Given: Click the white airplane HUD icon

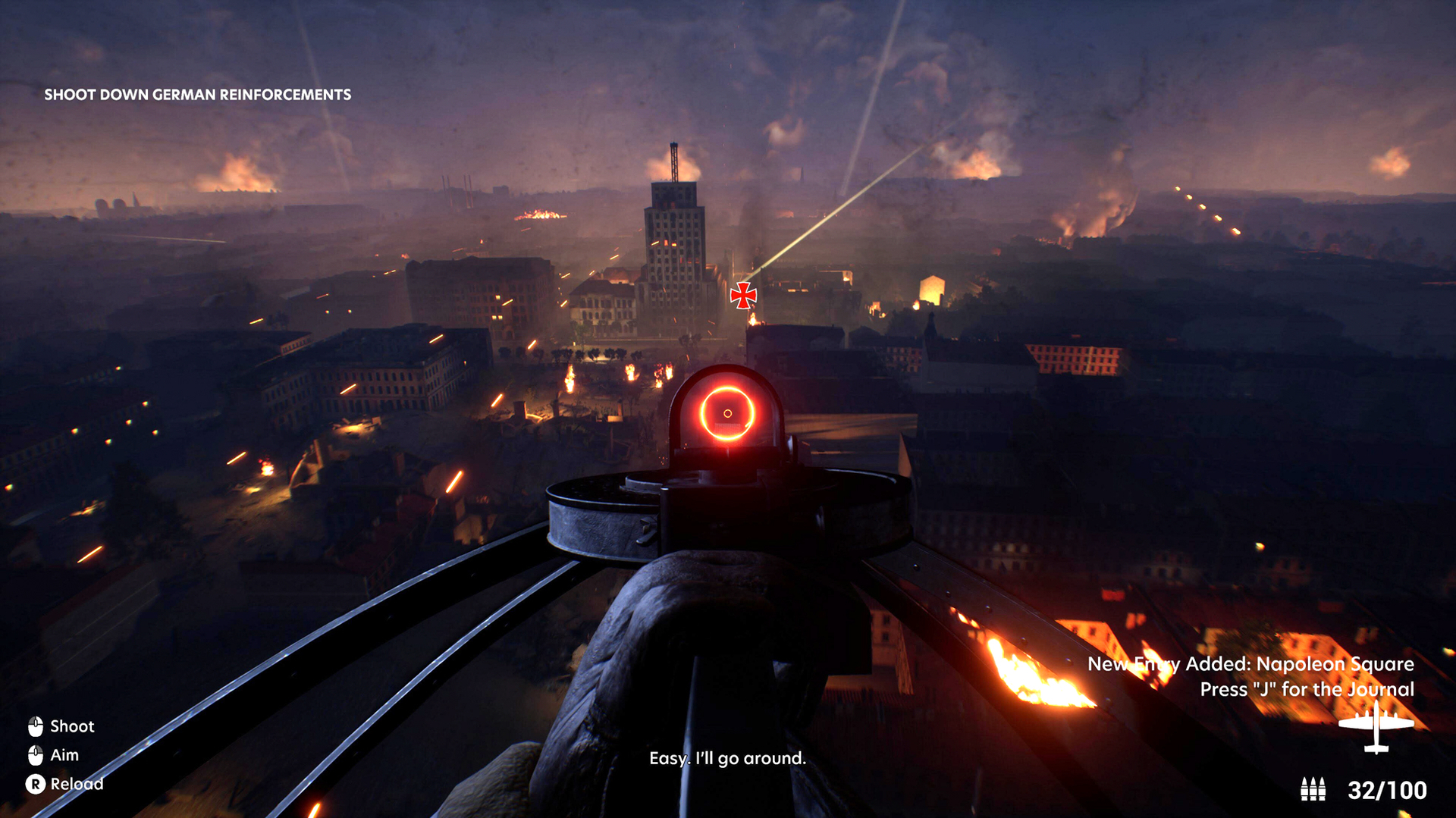Looking at the screenshot, I should (1376, 728).
